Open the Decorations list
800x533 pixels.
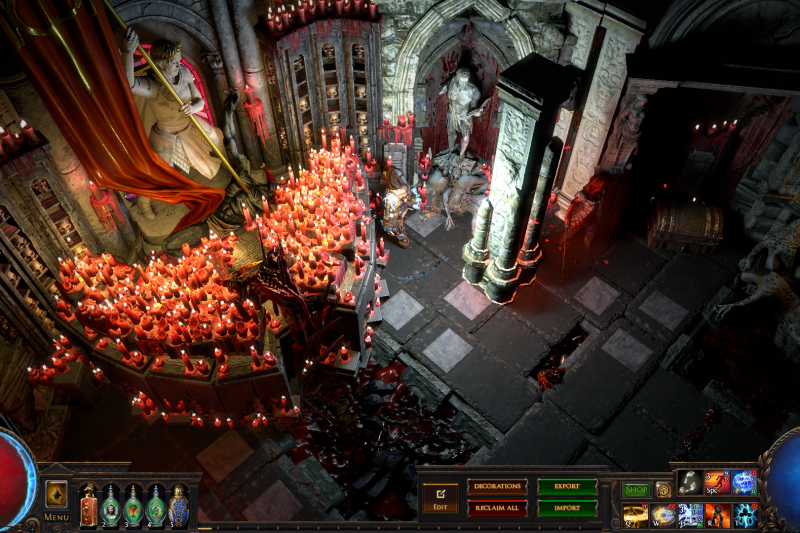497,487
